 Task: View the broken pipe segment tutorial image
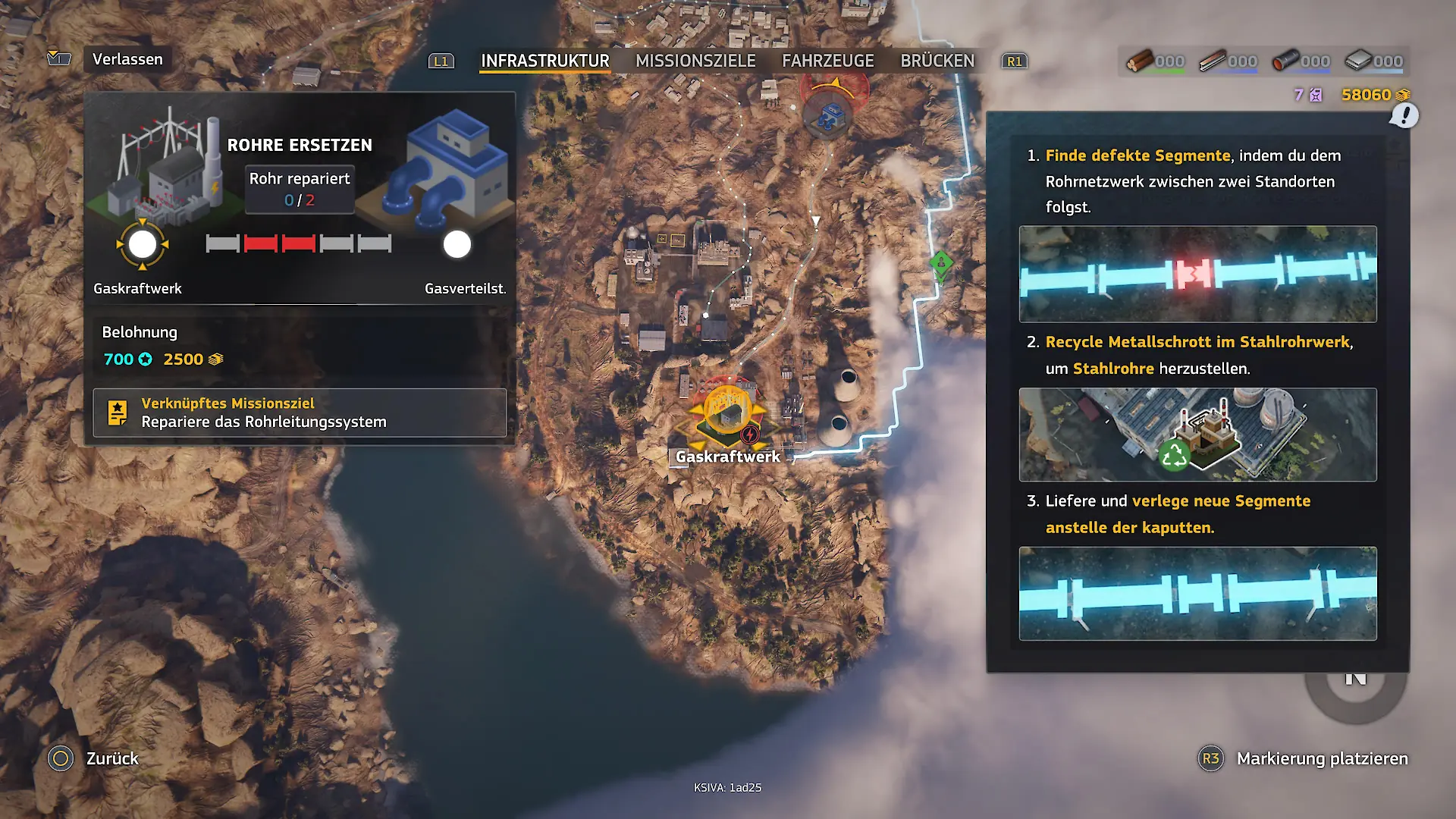1197,274
